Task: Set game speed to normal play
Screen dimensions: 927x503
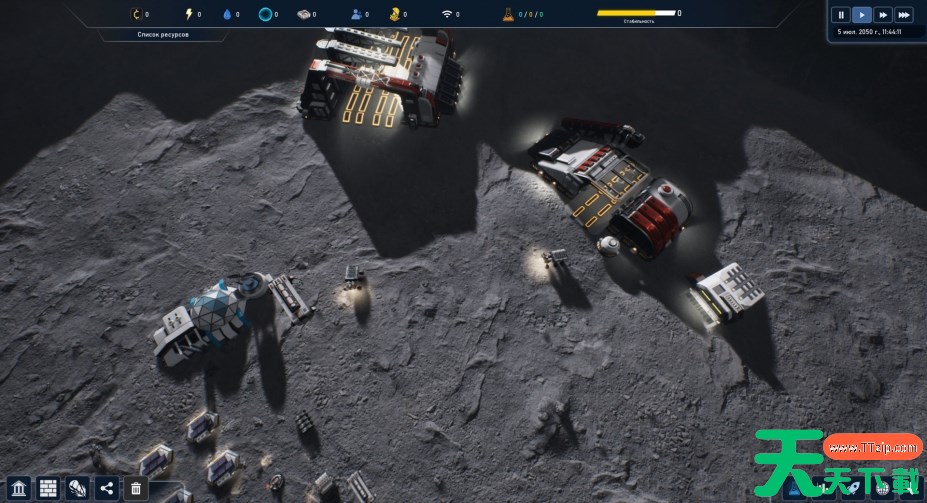Action: [x=862, y=15]
